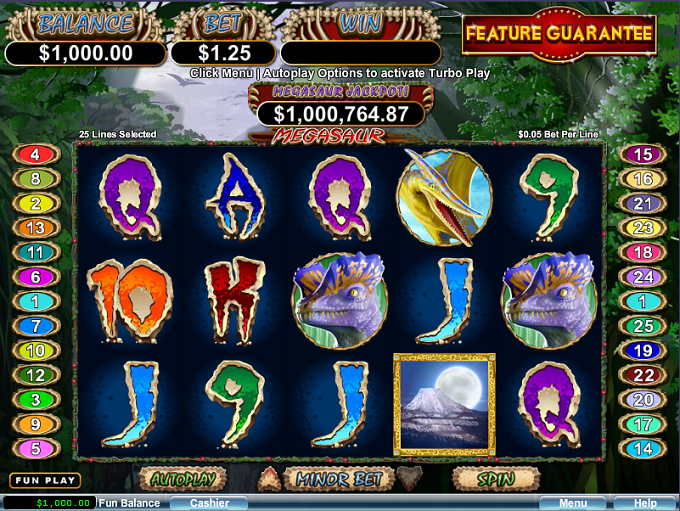Open the Menu

click(x=573, y=503)
